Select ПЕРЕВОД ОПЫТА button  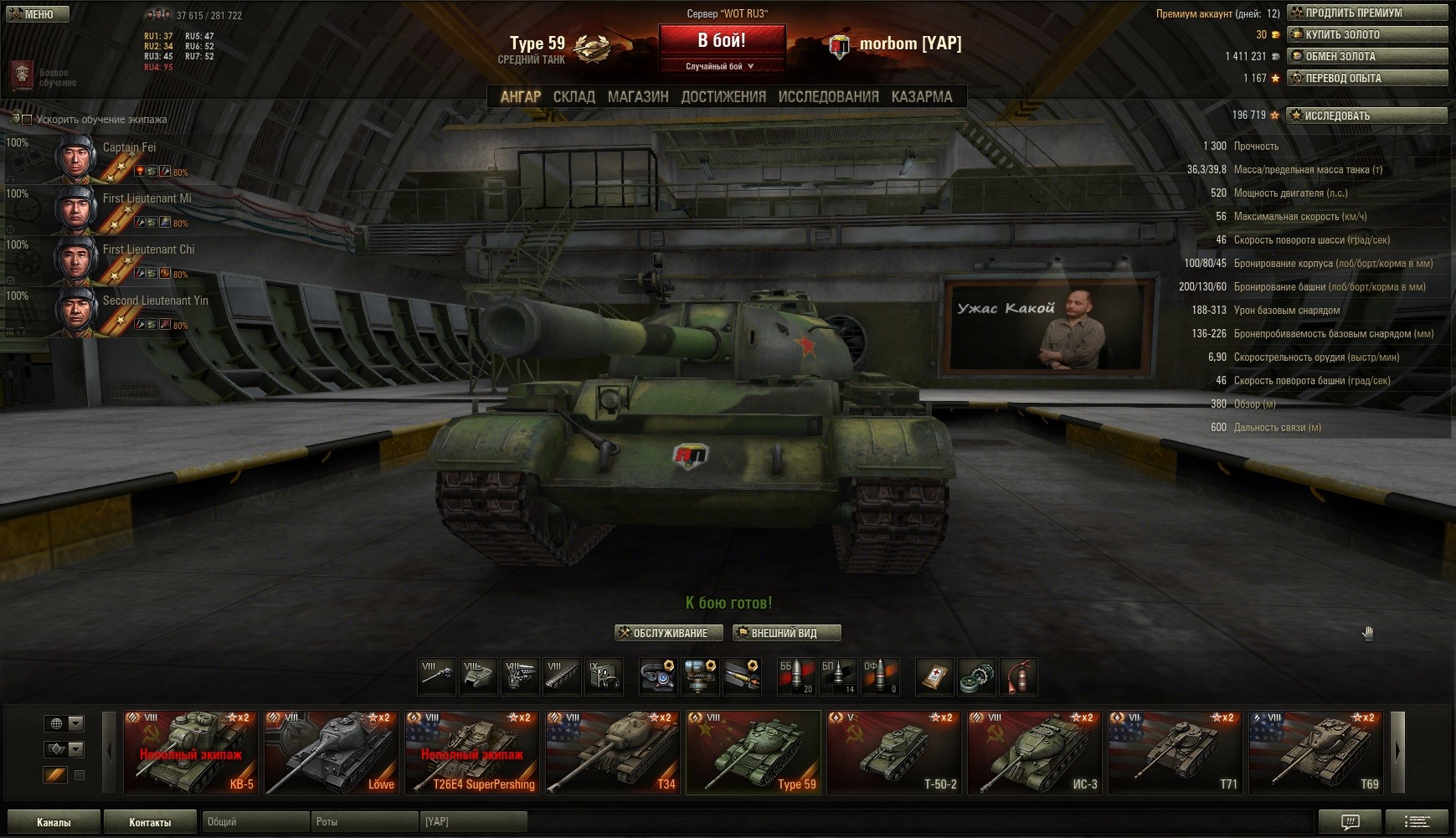[x=1367, y=78]
